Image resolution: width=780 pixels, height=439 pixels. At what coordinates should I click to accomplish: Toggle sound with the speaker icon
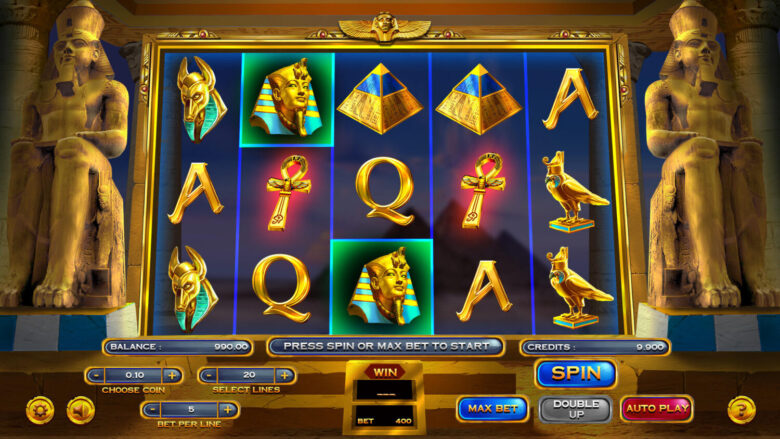[80, 409]
